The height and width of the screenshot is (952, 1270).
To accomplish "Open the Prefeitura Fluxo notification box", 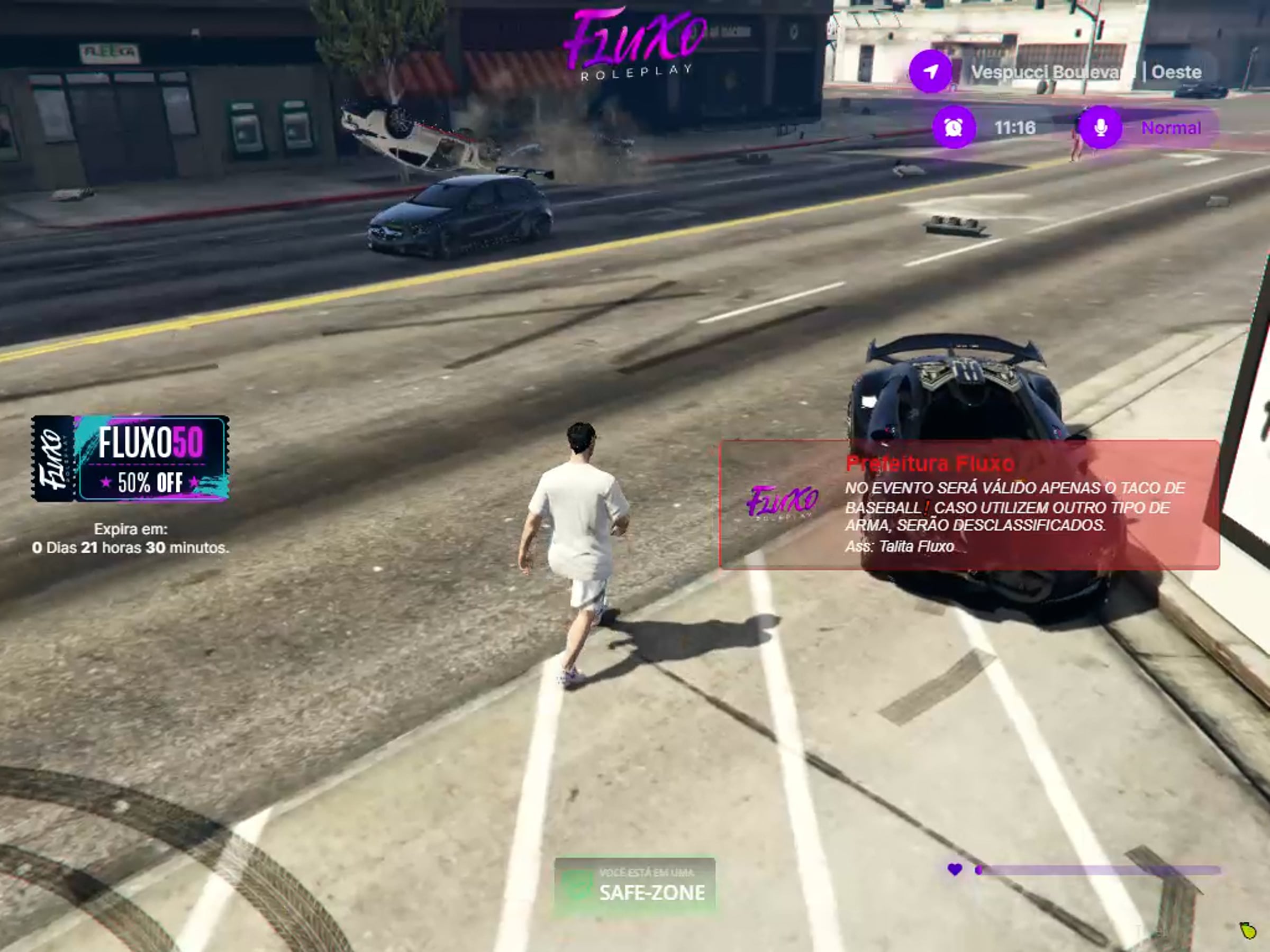I will pyautogui.click(x=969, y=505).
